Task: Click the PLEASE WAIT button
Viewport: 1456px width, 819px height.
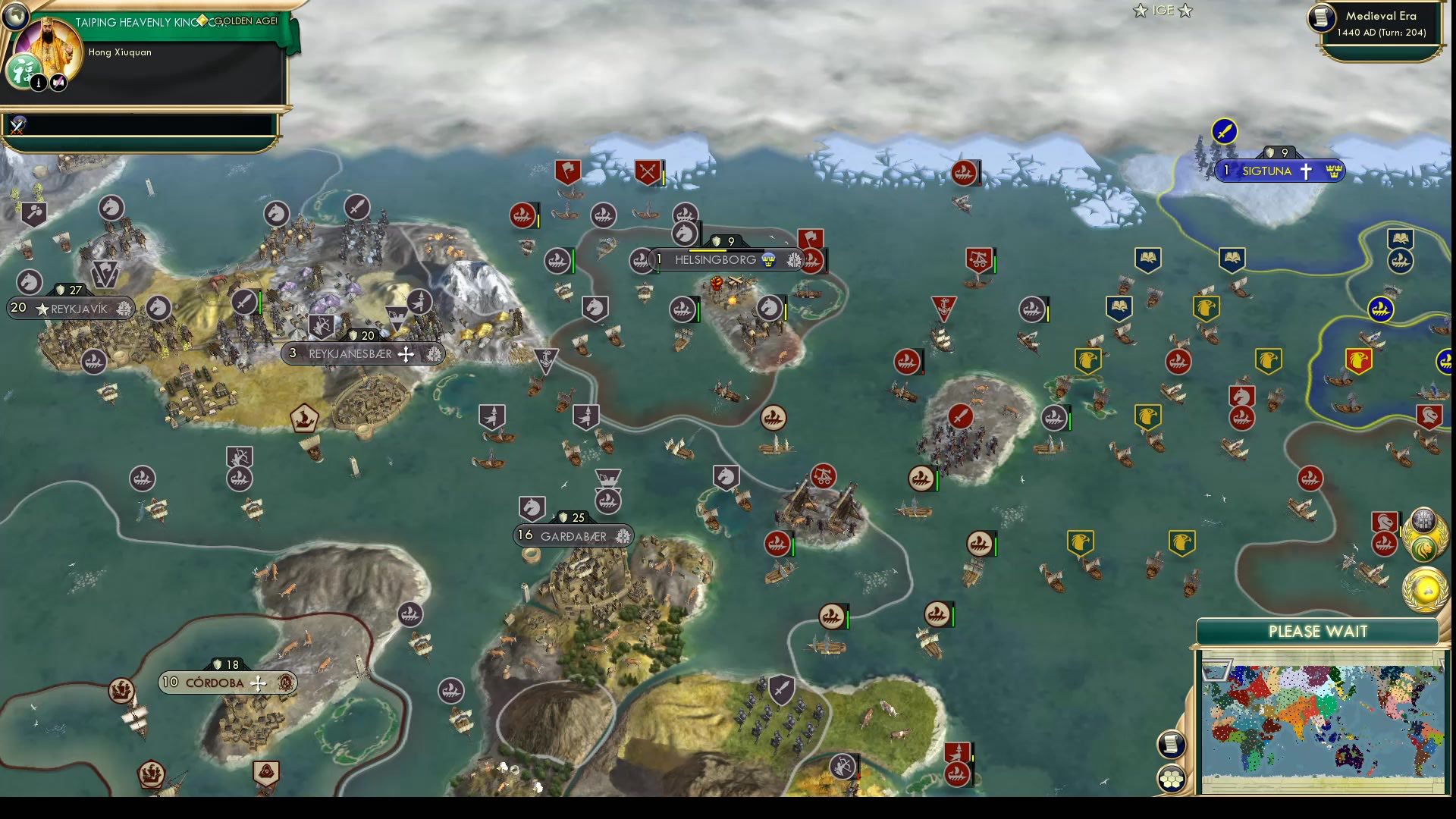Action: [x=1318, y=631]
